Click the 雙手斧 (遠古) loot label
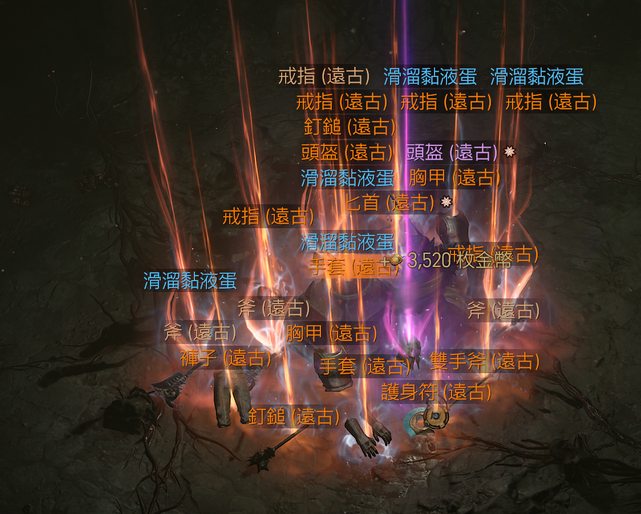Image resolution: width=641 pixels, height=514 pixels. (x=485, y=361)
